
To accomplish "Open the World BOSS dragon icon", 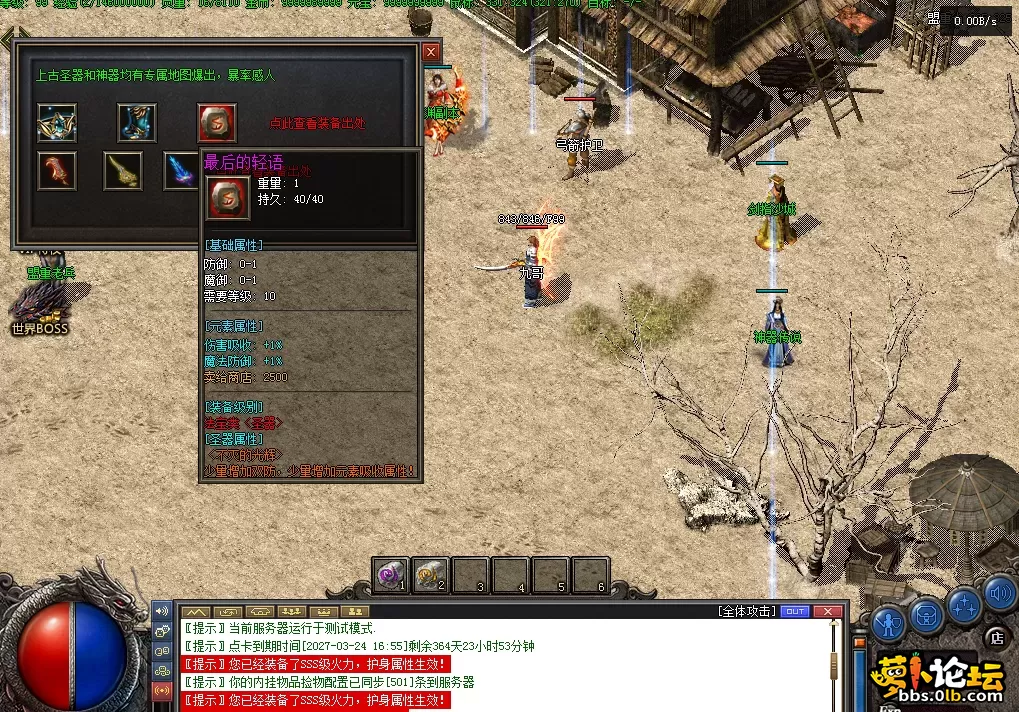I will pos(40,303).
